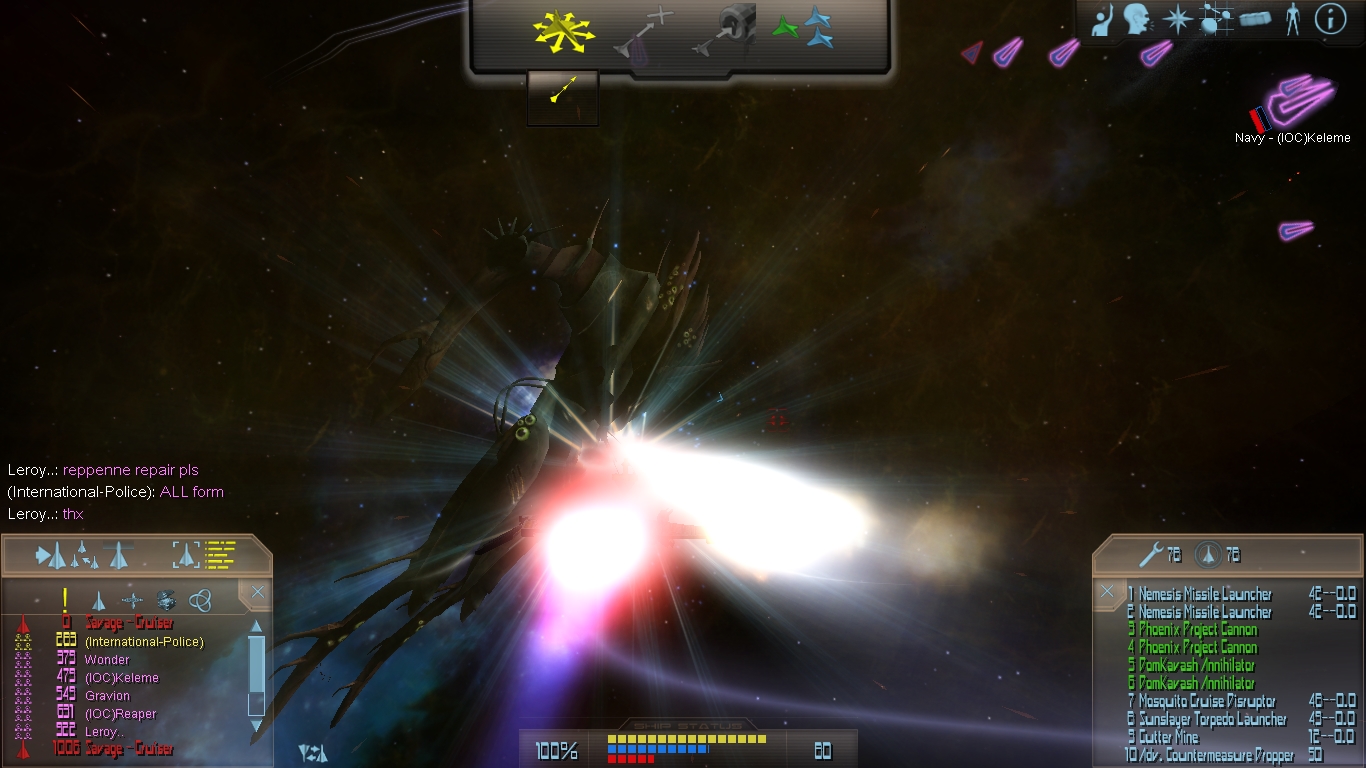Choose the Mosquito Cruise Disruptor entry
The image size is (1366, 768).
[1206, 702]
